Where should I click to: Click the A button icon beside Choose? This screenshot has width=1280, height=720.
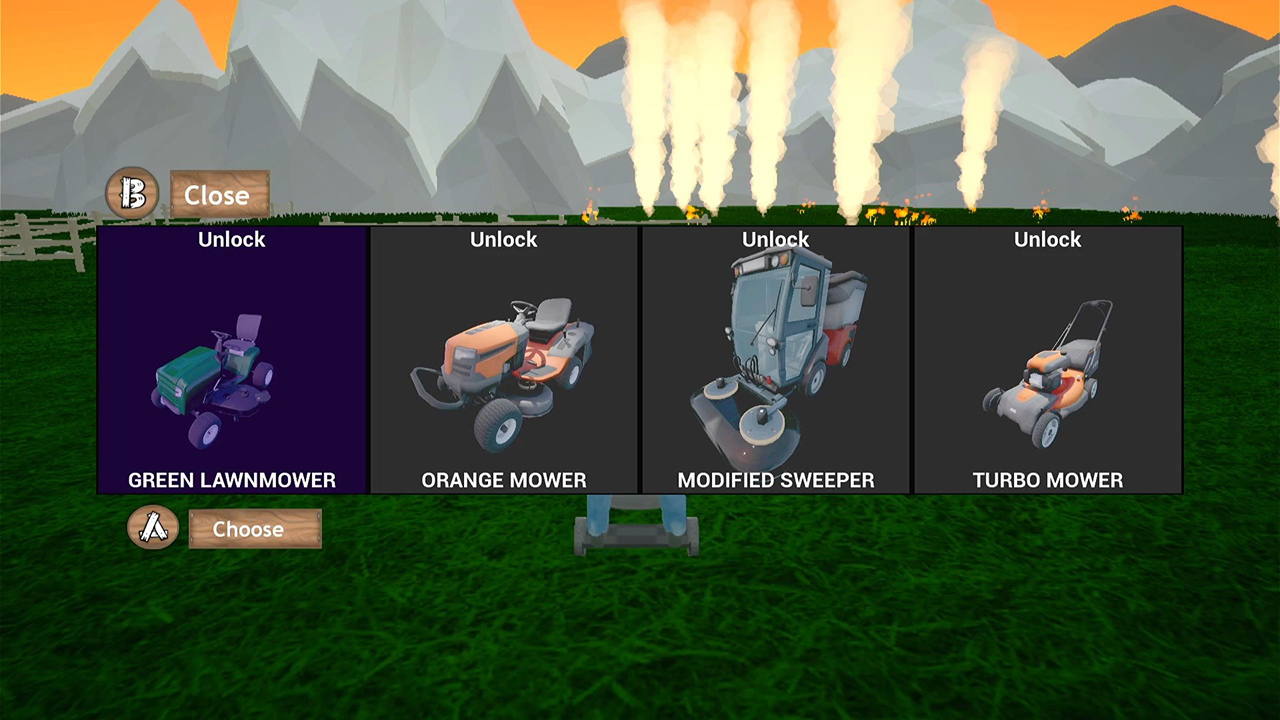pos(153,529)
